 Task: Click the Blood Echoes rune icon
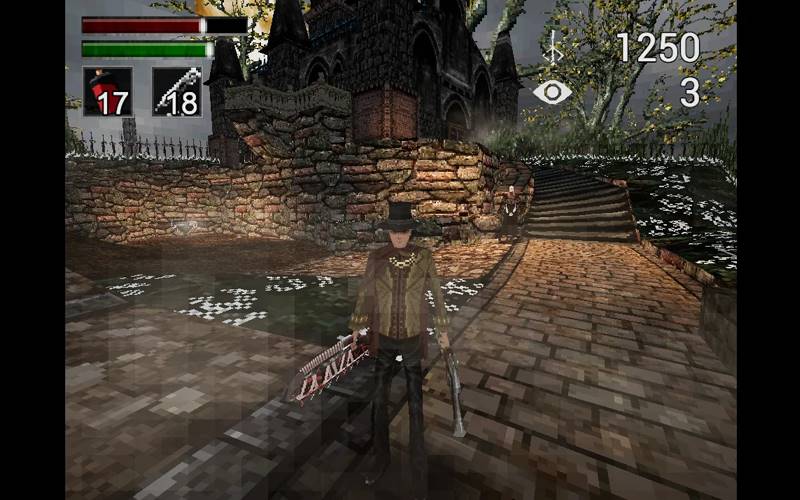[552, 47]
